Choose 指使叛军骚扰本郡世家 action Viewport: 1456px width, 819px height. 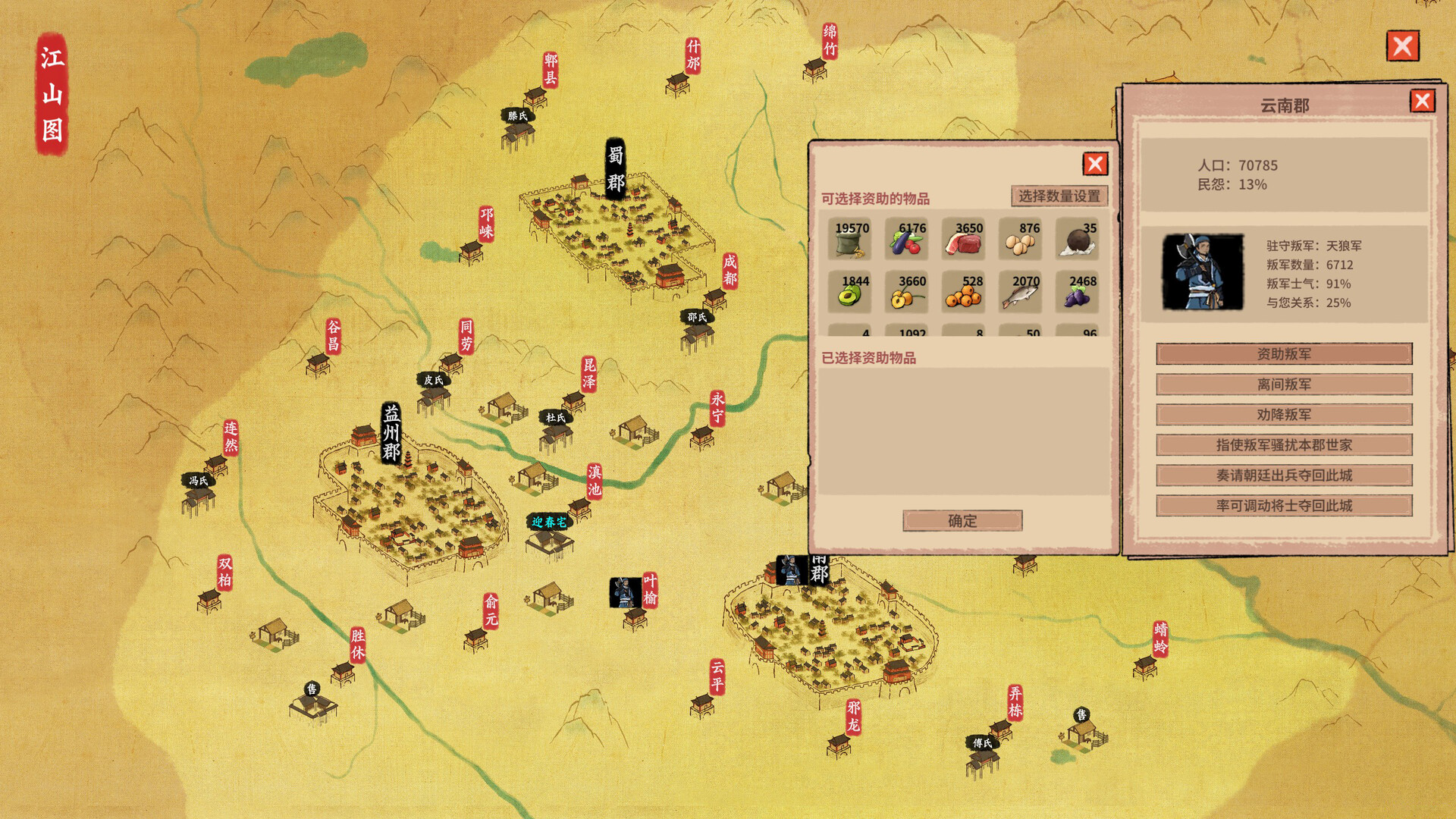(1284, 445)
